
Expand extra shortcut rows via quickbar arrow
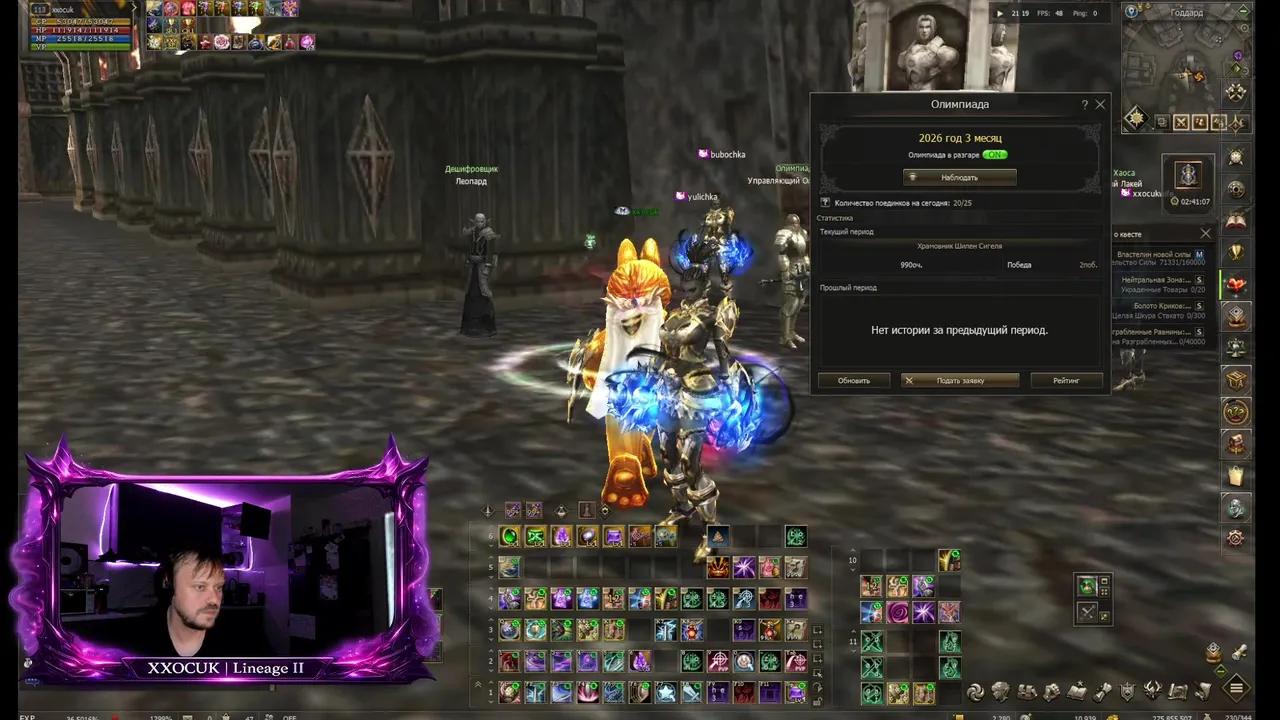click(x=477, y=683)
